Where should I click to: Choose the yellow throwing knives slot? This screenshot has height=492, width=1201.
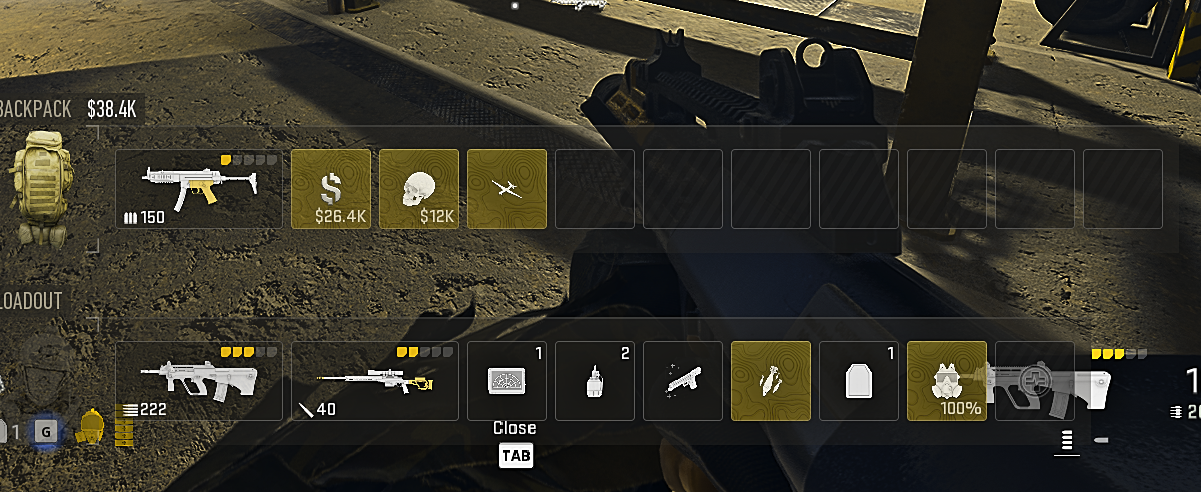point(771,381)
